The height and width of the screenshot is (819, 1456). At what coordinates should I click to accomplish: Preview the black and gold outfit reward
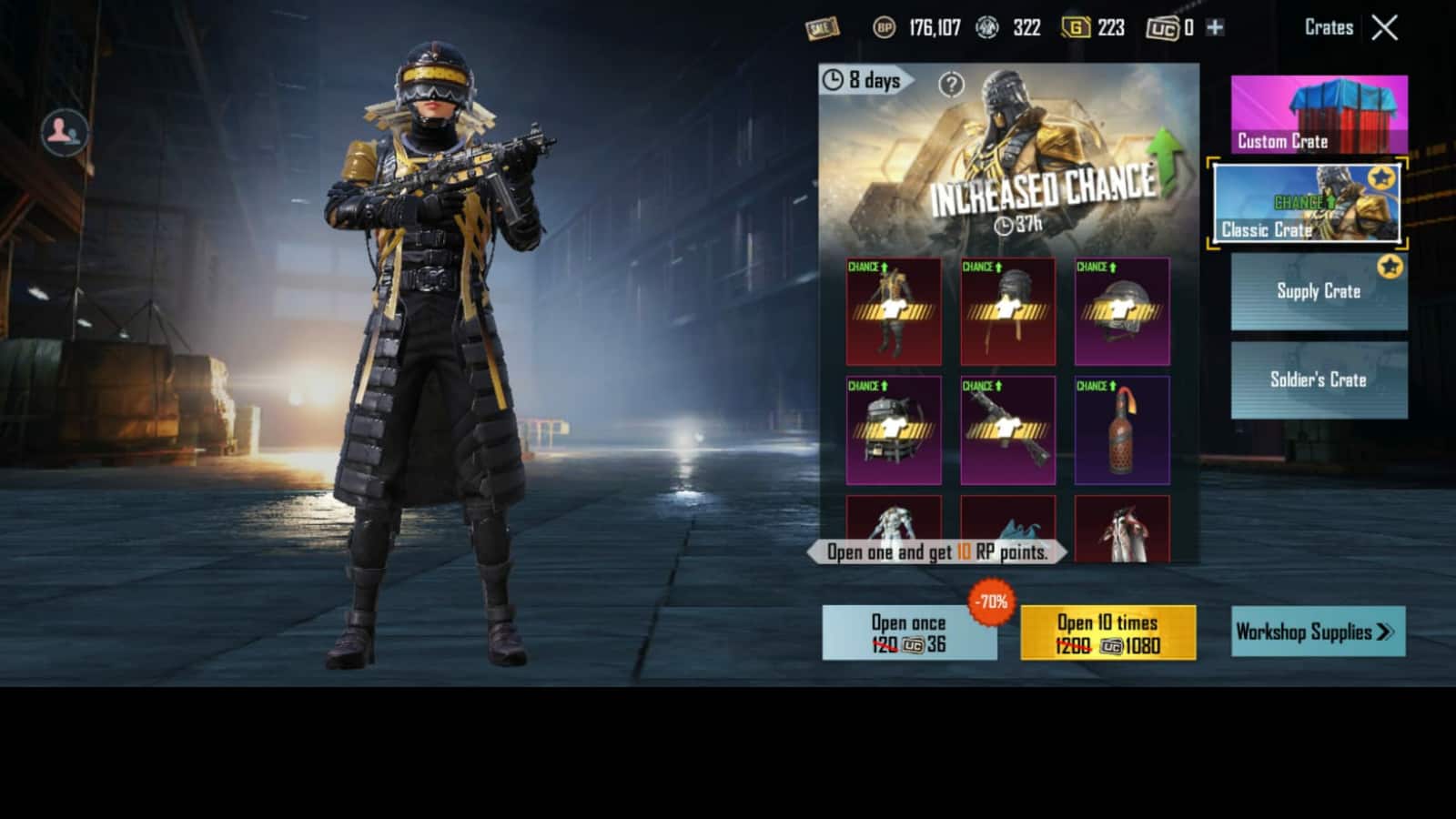(894, 311)
